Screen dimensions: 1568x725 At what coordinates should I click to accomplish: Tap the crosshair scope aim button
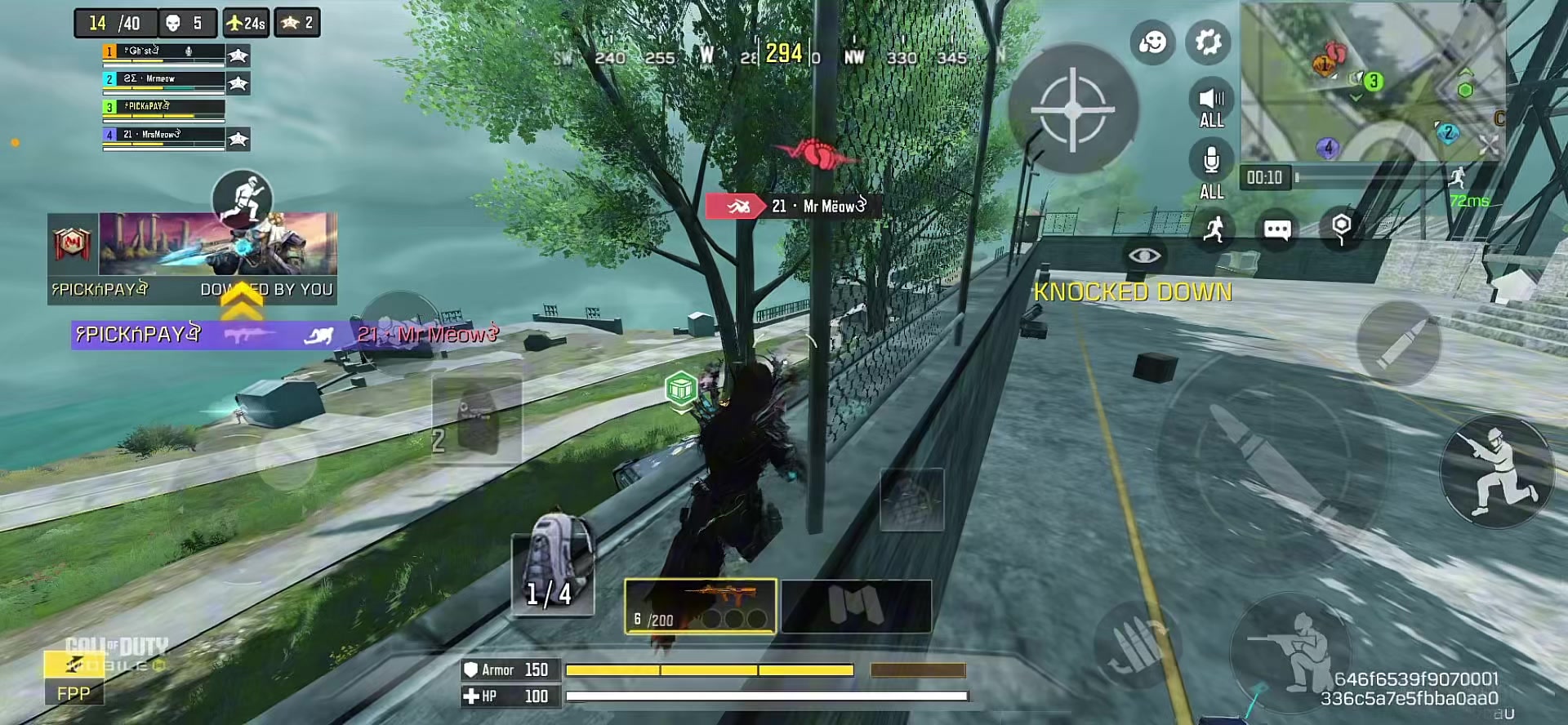1073,109
